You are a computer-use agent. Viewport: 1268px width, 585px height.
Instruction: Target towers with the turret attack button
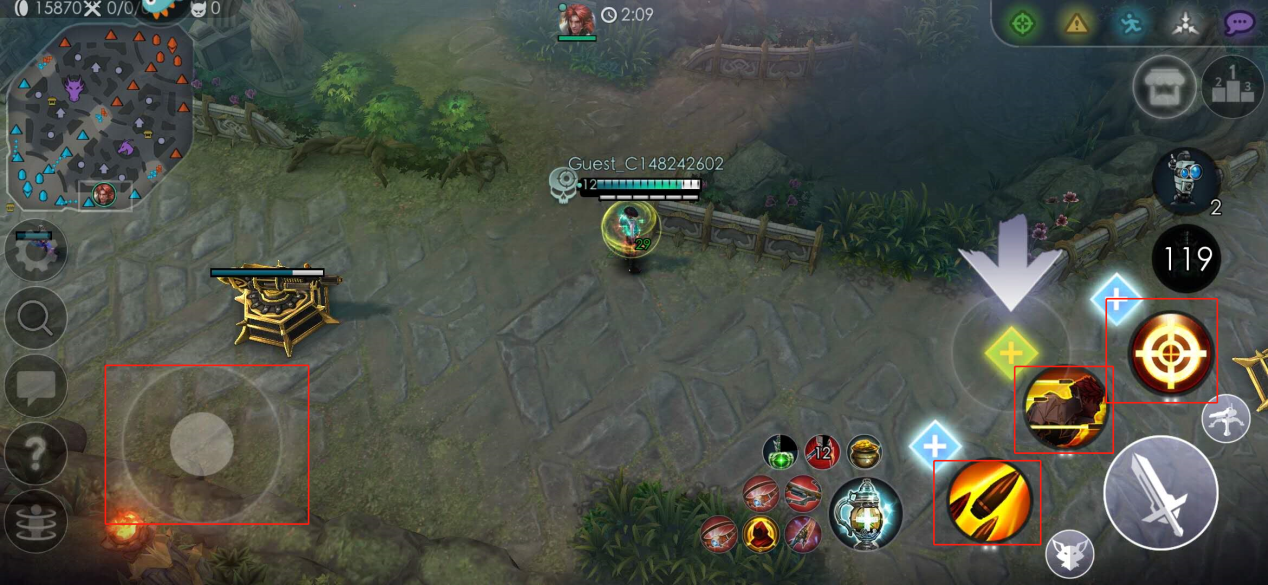pyautogui.click(x=1226, y=420)
